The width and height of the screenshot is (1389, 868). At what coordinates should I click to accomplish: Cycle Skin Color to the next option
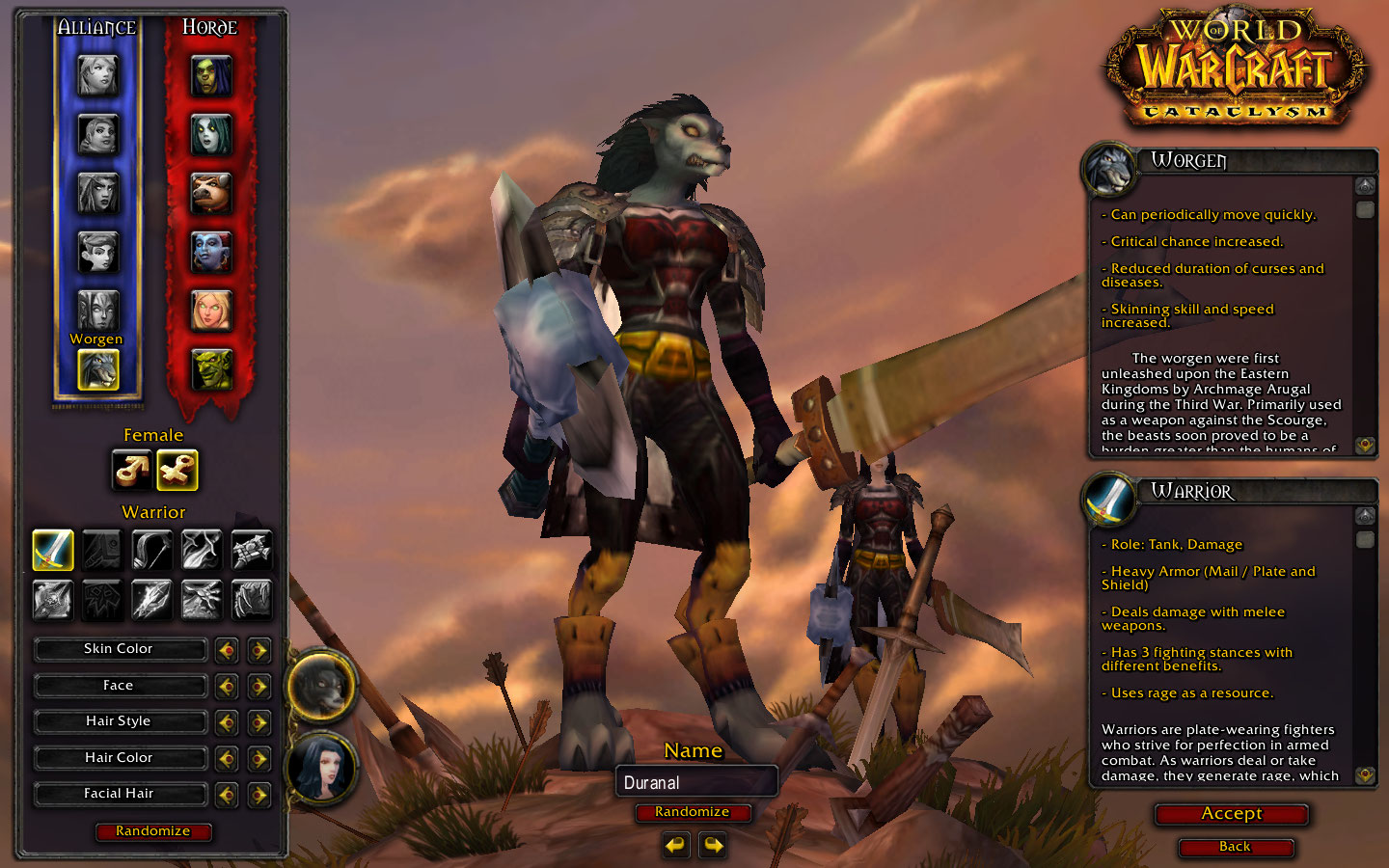[259, 650]
